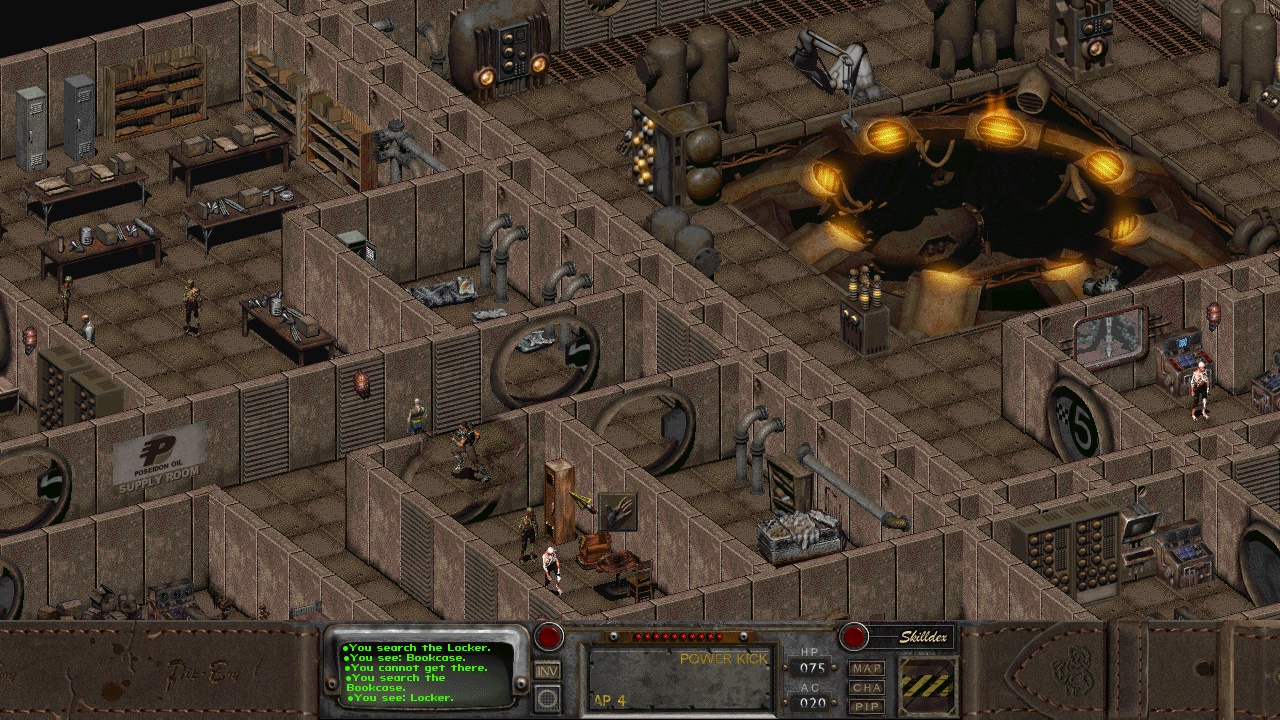Screen dimensions: 1280x720
Task: Open the PIP-Boy via the PIP button
Action: pyautogui.click(x=866, y=705)
